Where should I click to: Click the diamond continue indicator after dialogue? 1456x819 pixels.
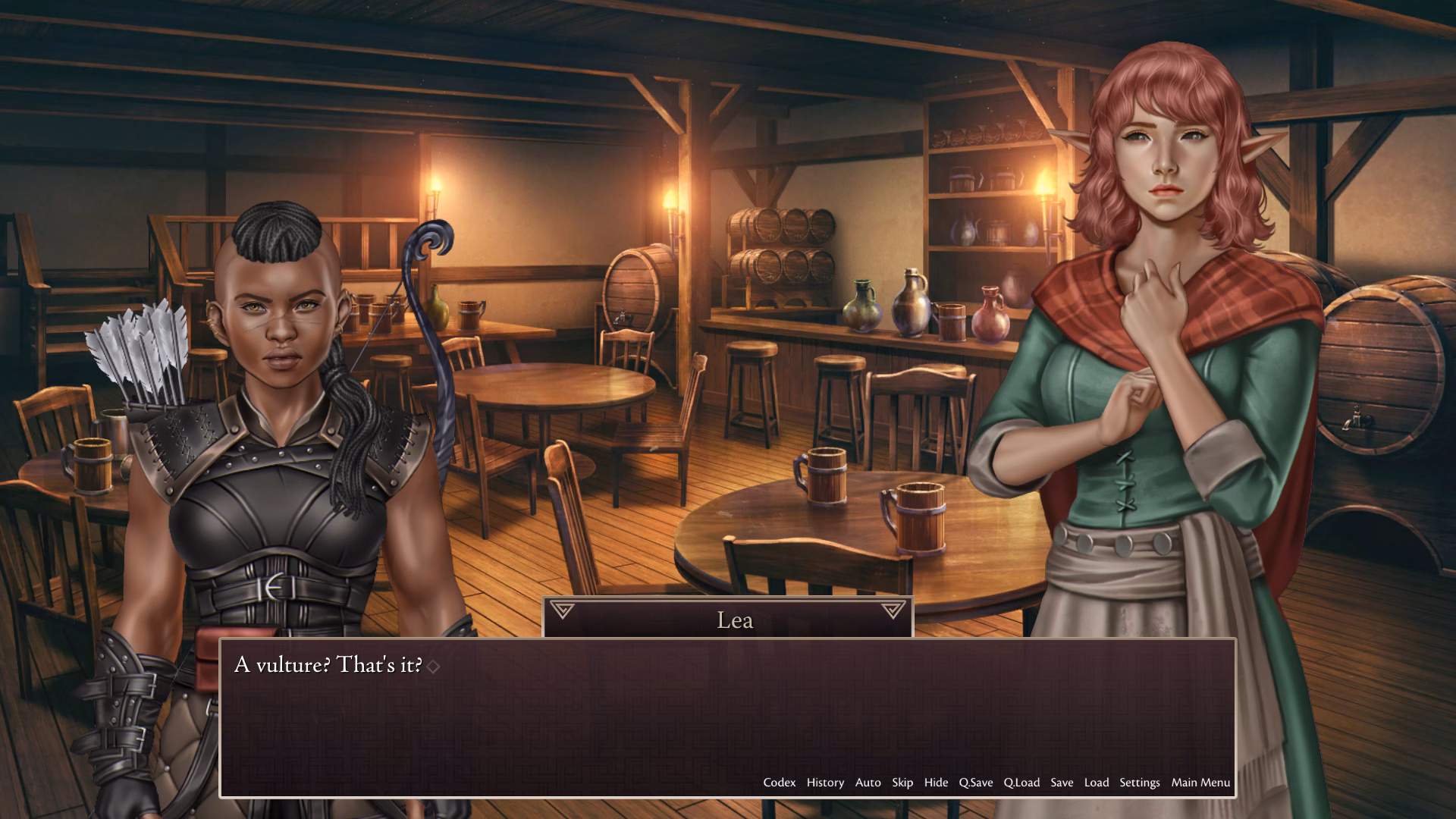pyautogui.click(x=433, y=666)
